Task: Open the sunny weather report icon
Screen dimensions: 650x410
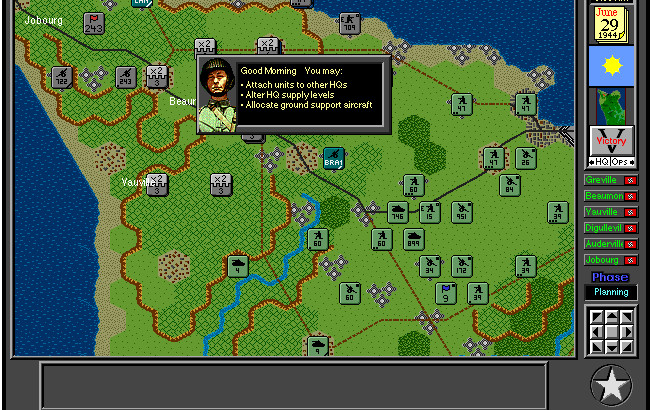Action: point(610,66)
